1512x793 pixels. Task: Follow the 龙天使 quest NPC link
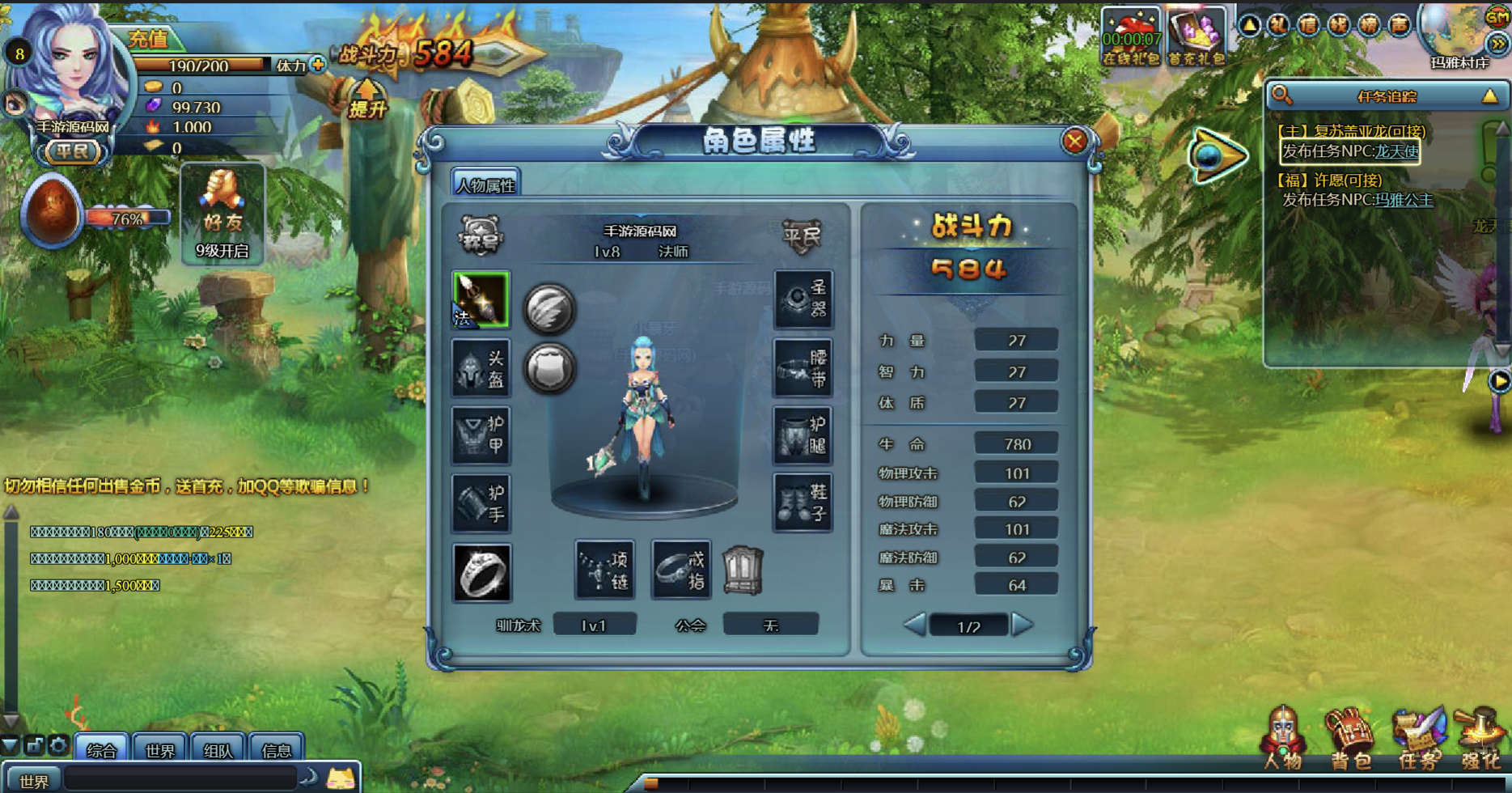click(1397, 151)
